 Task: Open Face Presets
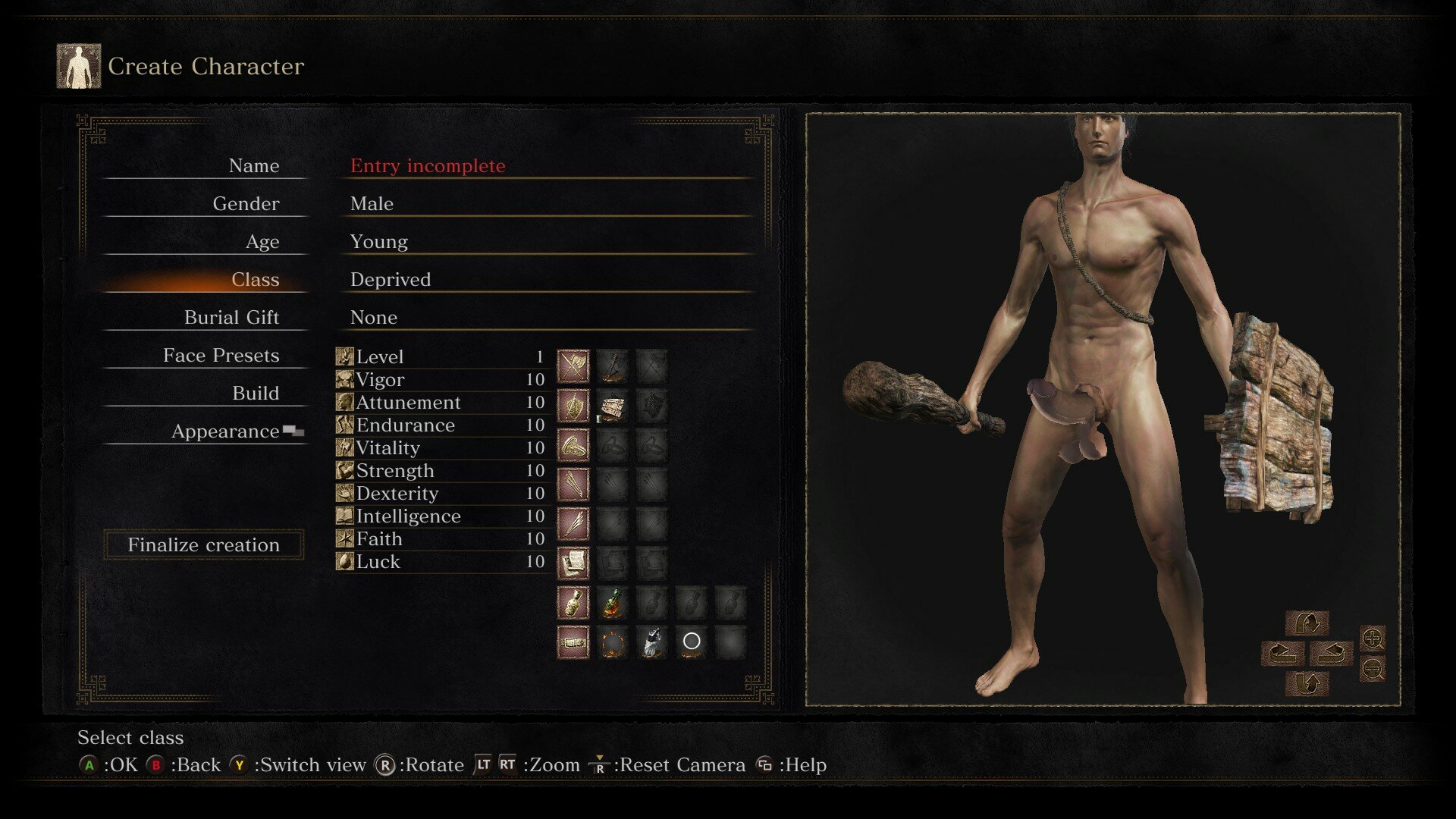point(221,356)
